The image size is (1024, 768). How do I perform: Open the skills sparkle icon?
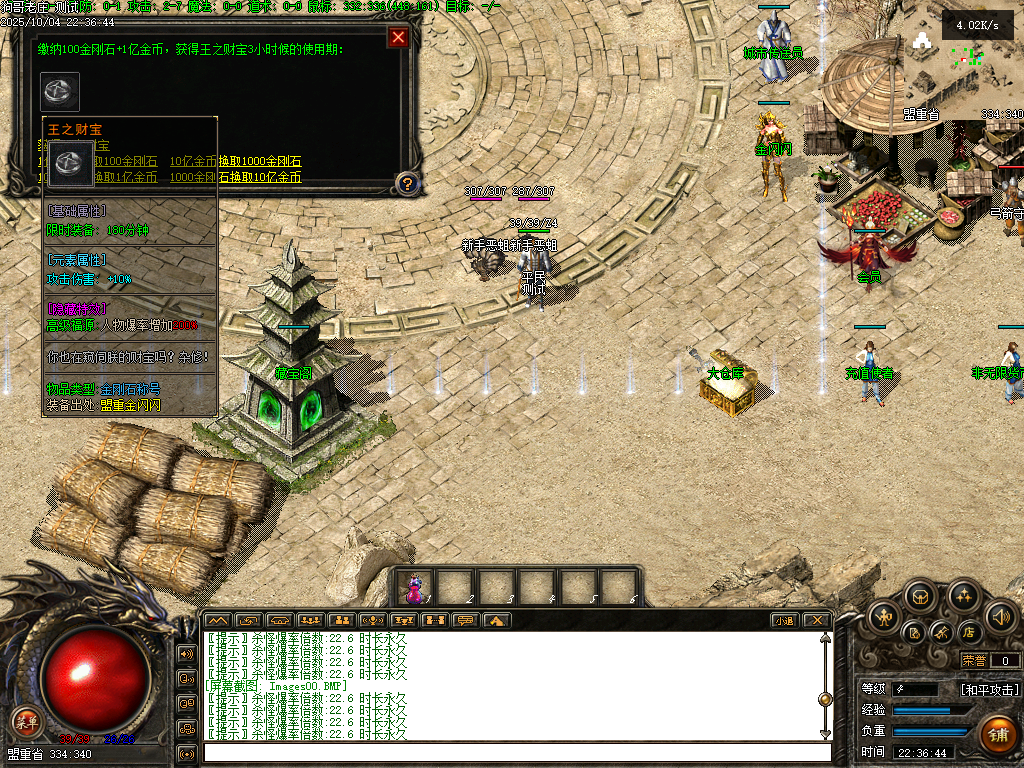tap(964, 597)
